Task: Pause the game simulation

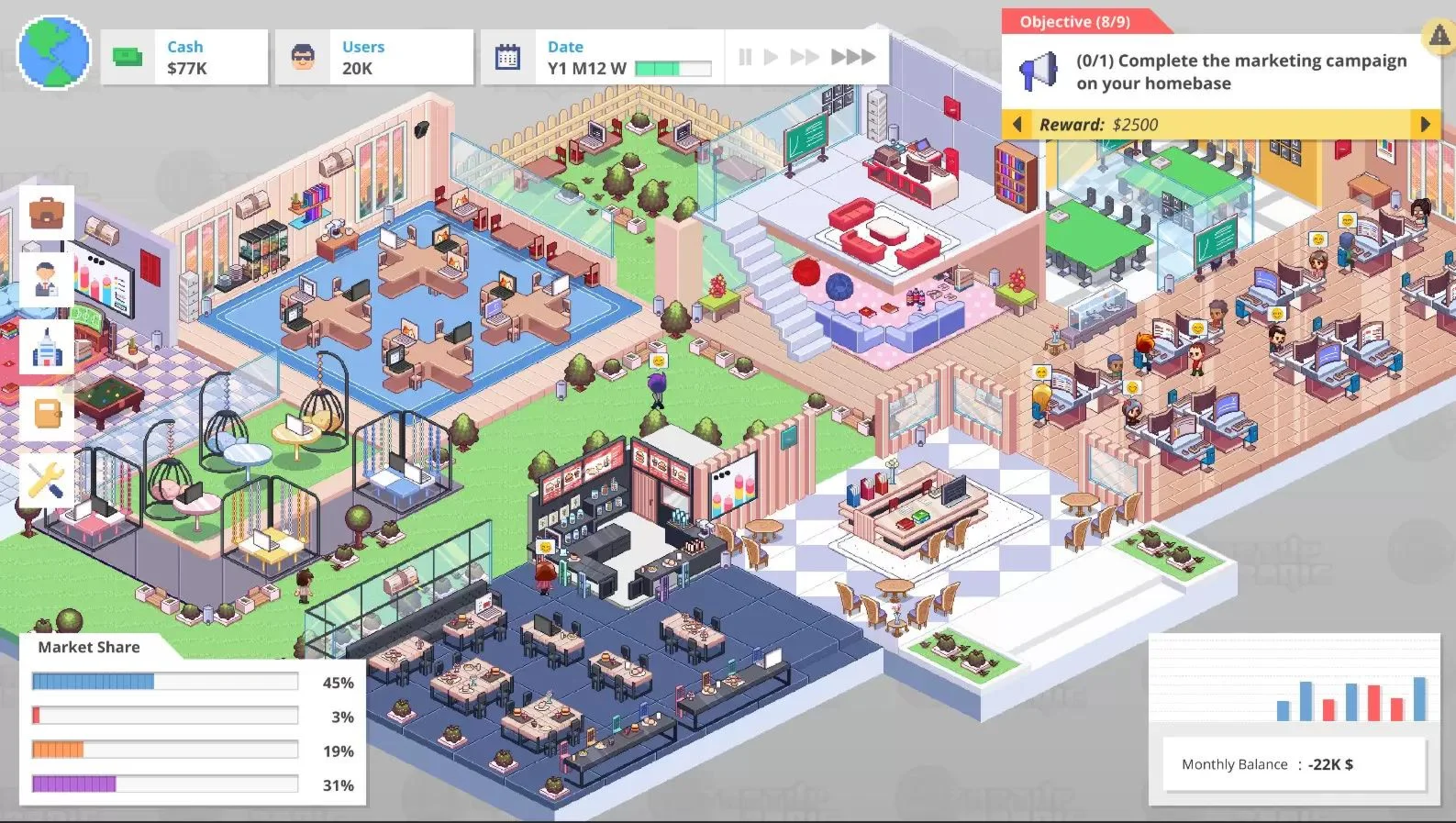Action: pyautogui.click(x=744, y=56)
